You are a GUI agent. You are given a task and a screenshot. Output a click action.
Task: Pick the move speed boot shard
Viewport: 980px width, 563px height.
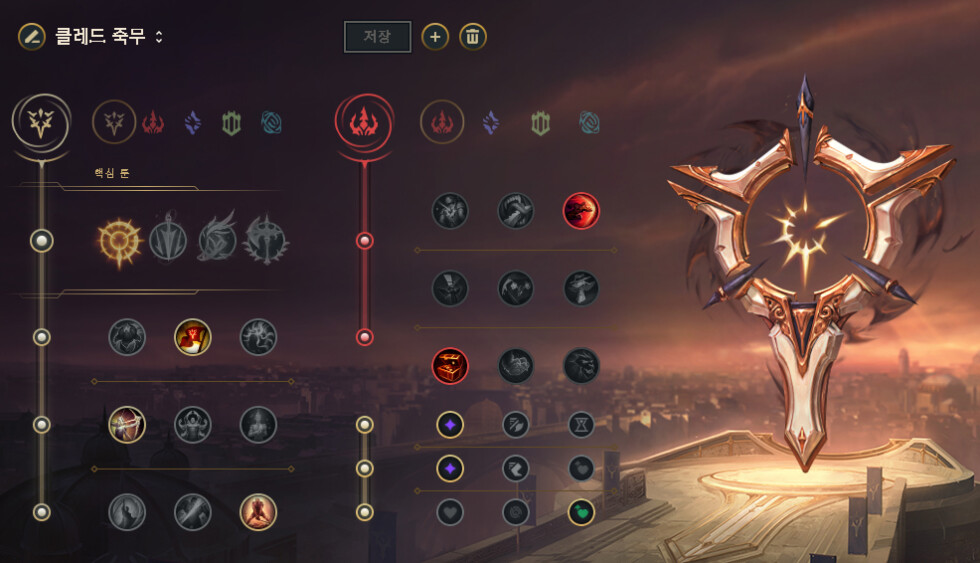(516, 468)
